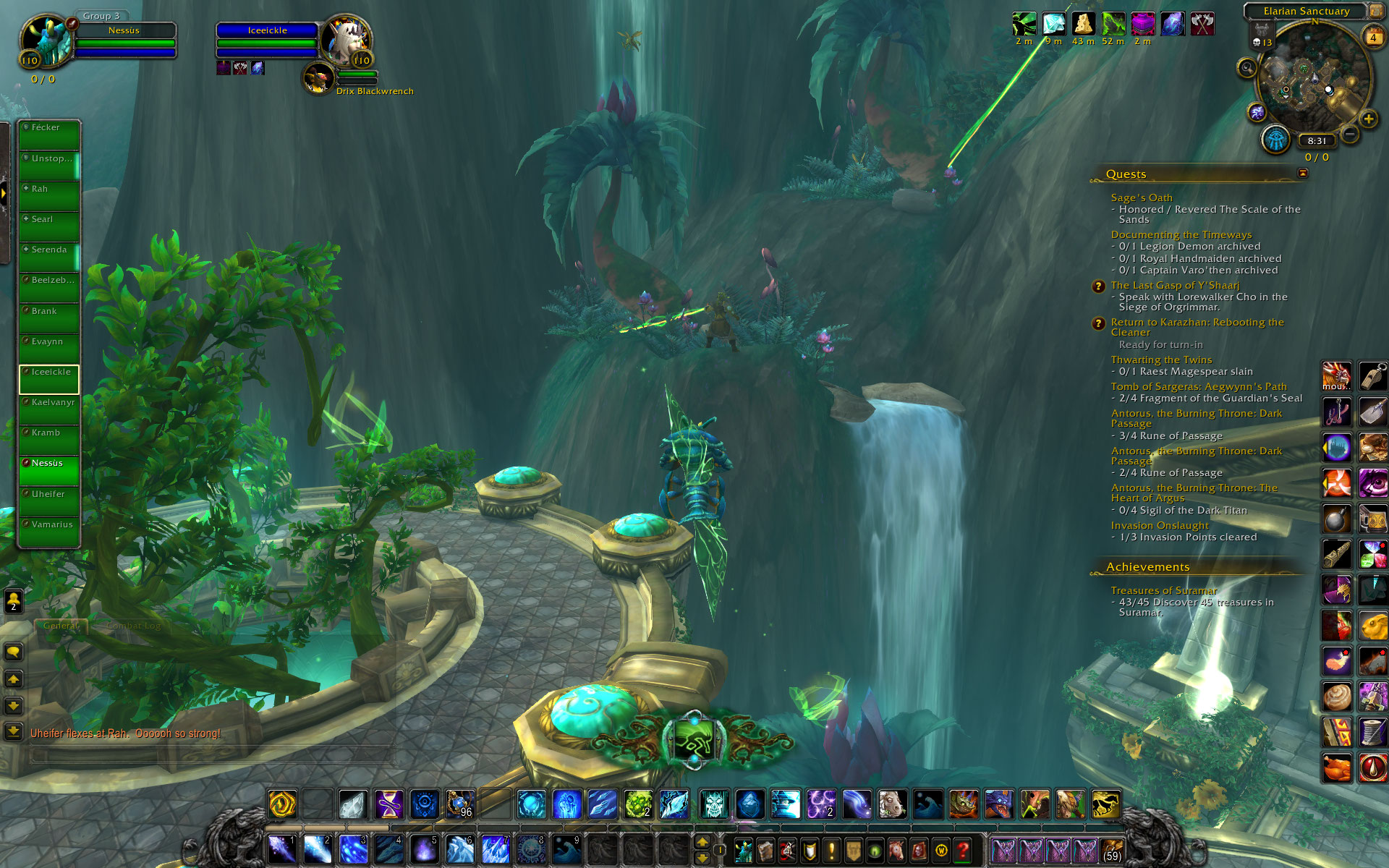Open the red question mark help button

(x=963, y=850)
